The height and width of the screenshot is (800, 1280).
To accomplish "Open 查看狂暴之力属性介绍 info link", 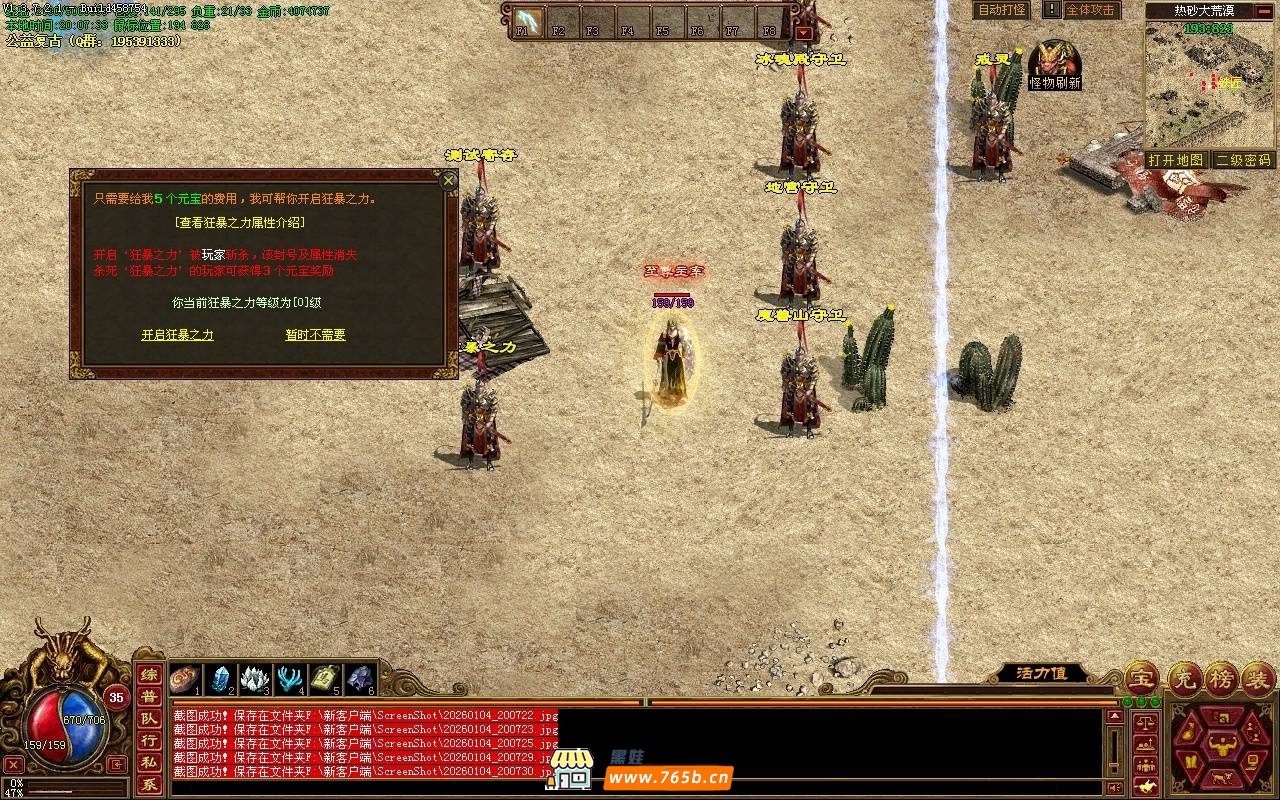I will pos(239,222).
